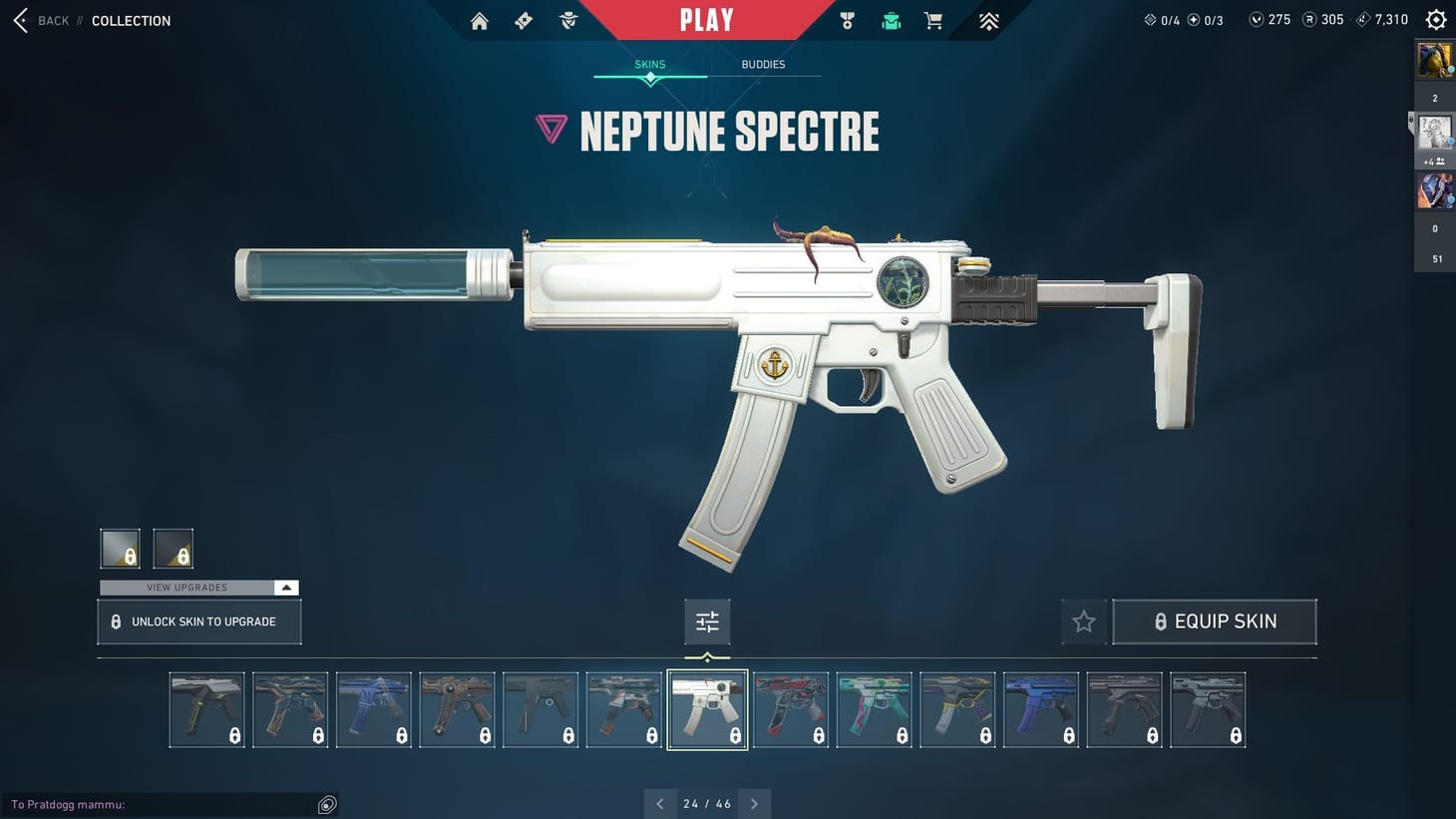The image size is (1456, 819).
Task: Open the weapon customization sliders icon
Action: [x=707, y=620]
